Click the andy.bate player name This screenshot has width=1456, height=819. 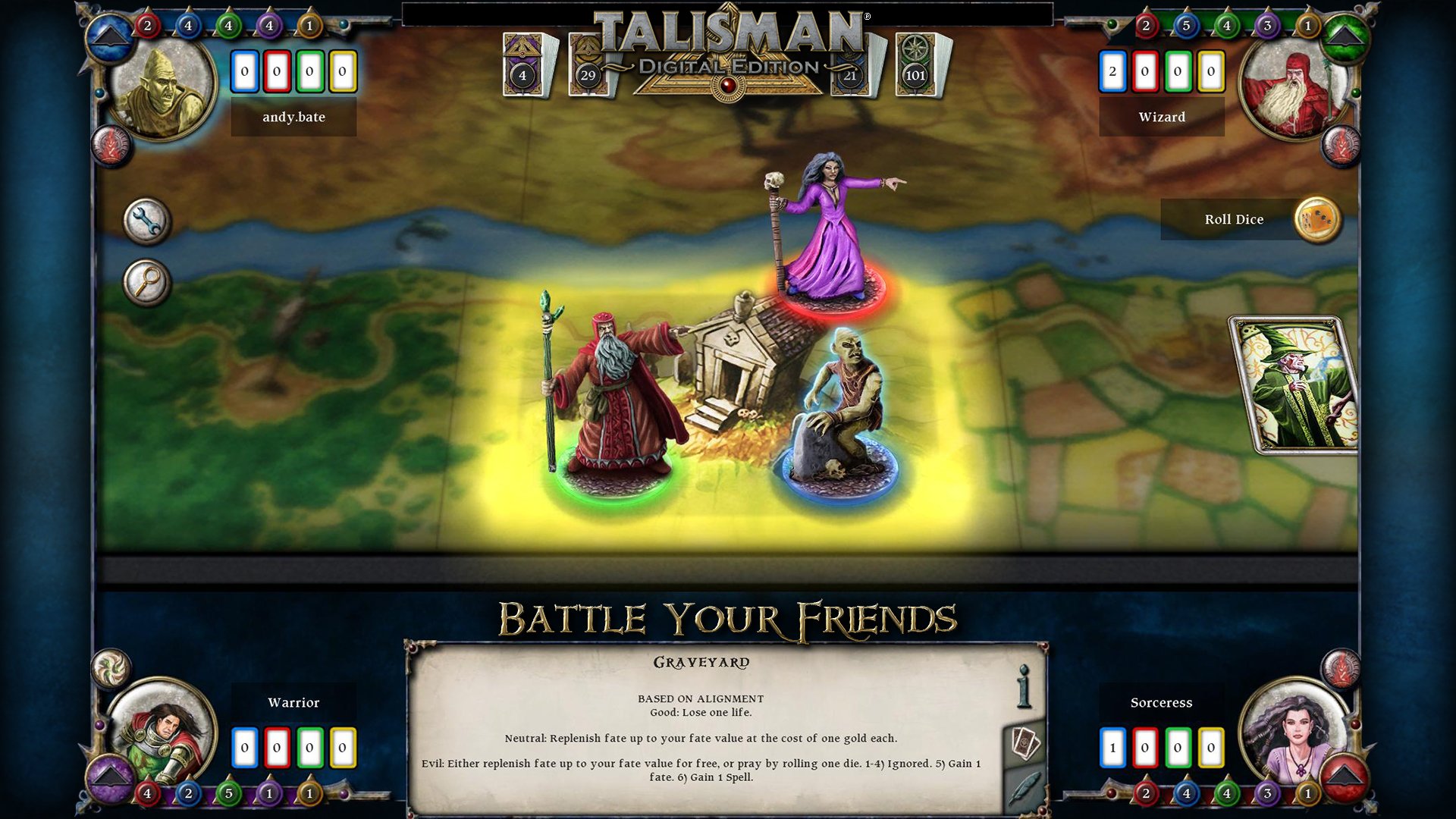pos(293,117)
